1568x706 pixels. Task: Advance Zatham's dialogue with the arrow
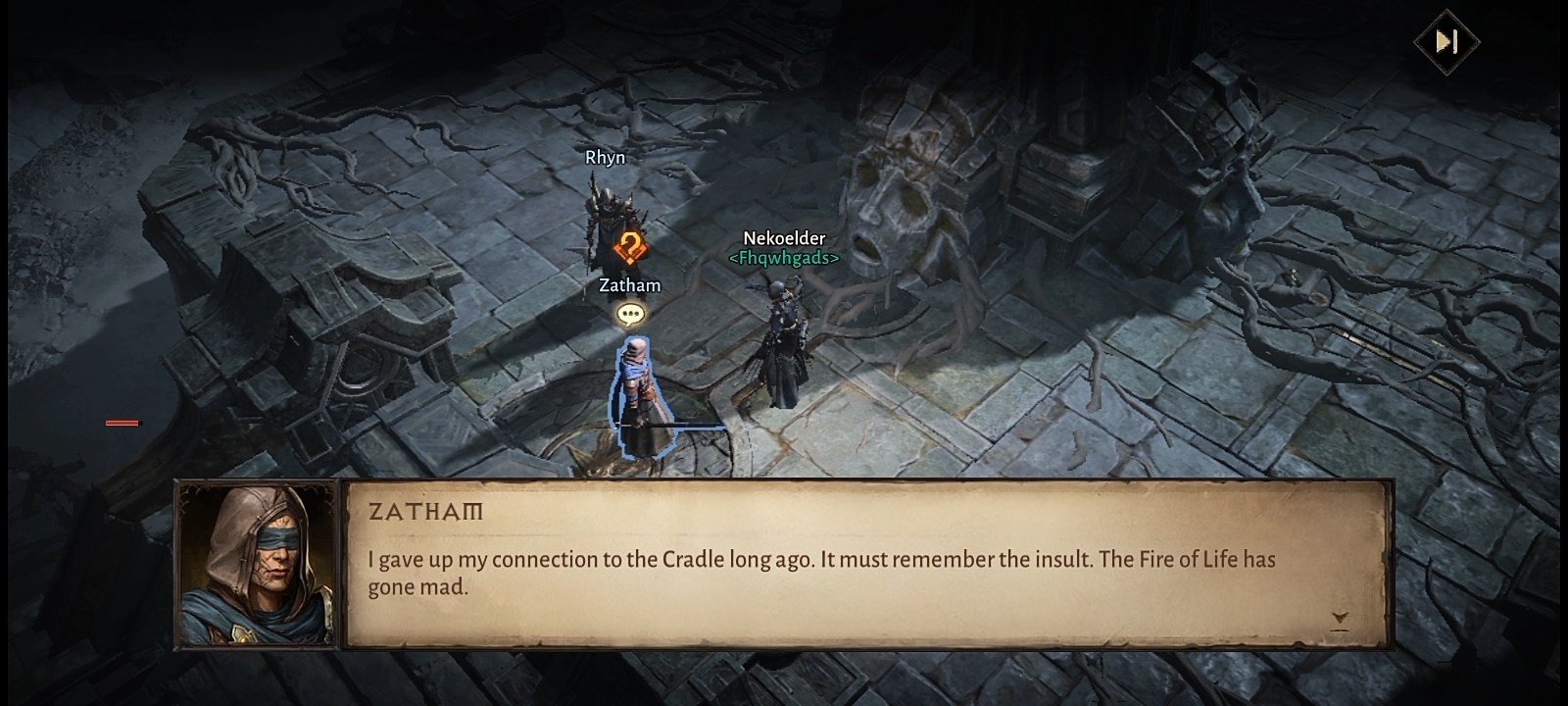tap(1340, 619)
